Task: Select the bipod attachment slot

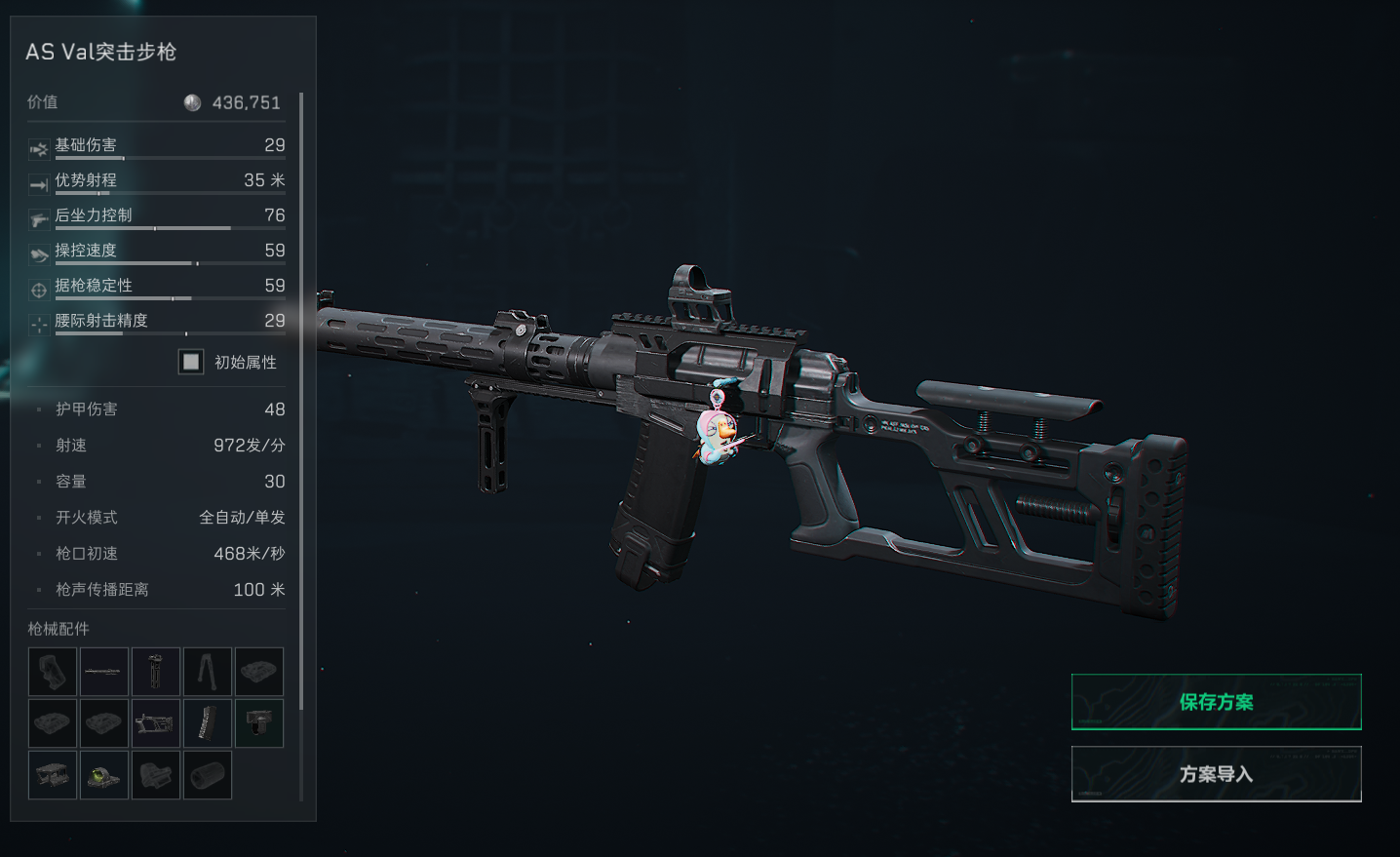Action: click(208, 672)
